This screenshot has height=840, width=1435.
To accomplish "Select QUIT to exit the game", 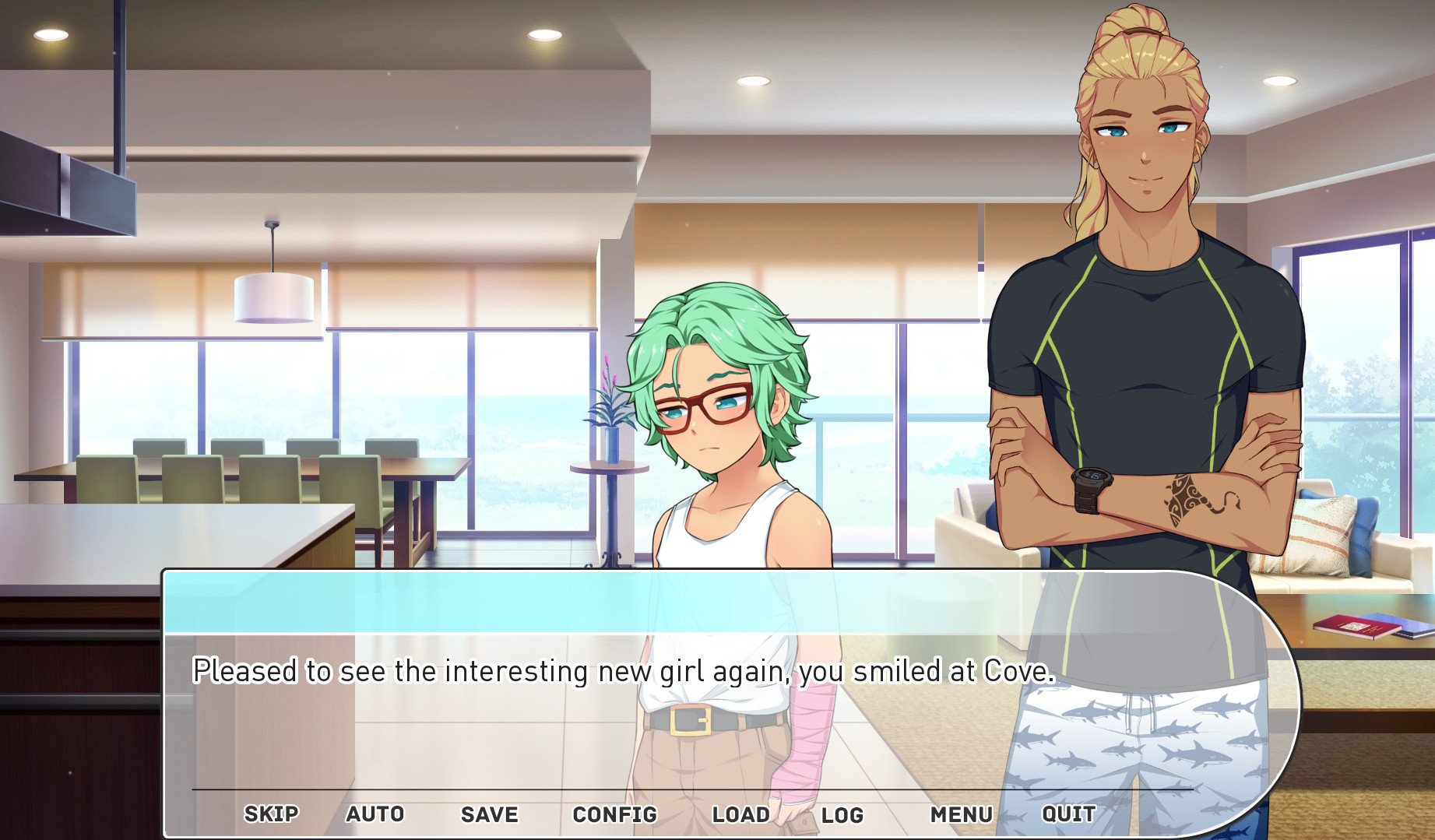I will [x=1068, y=814].
